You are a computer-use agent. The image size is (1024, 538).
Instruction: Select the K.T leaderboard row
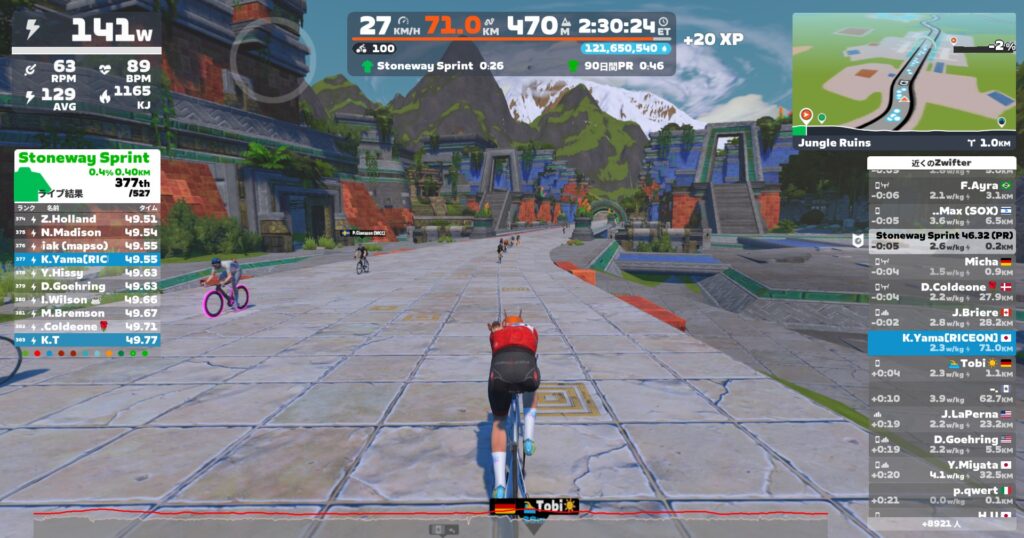pos(87,339)
